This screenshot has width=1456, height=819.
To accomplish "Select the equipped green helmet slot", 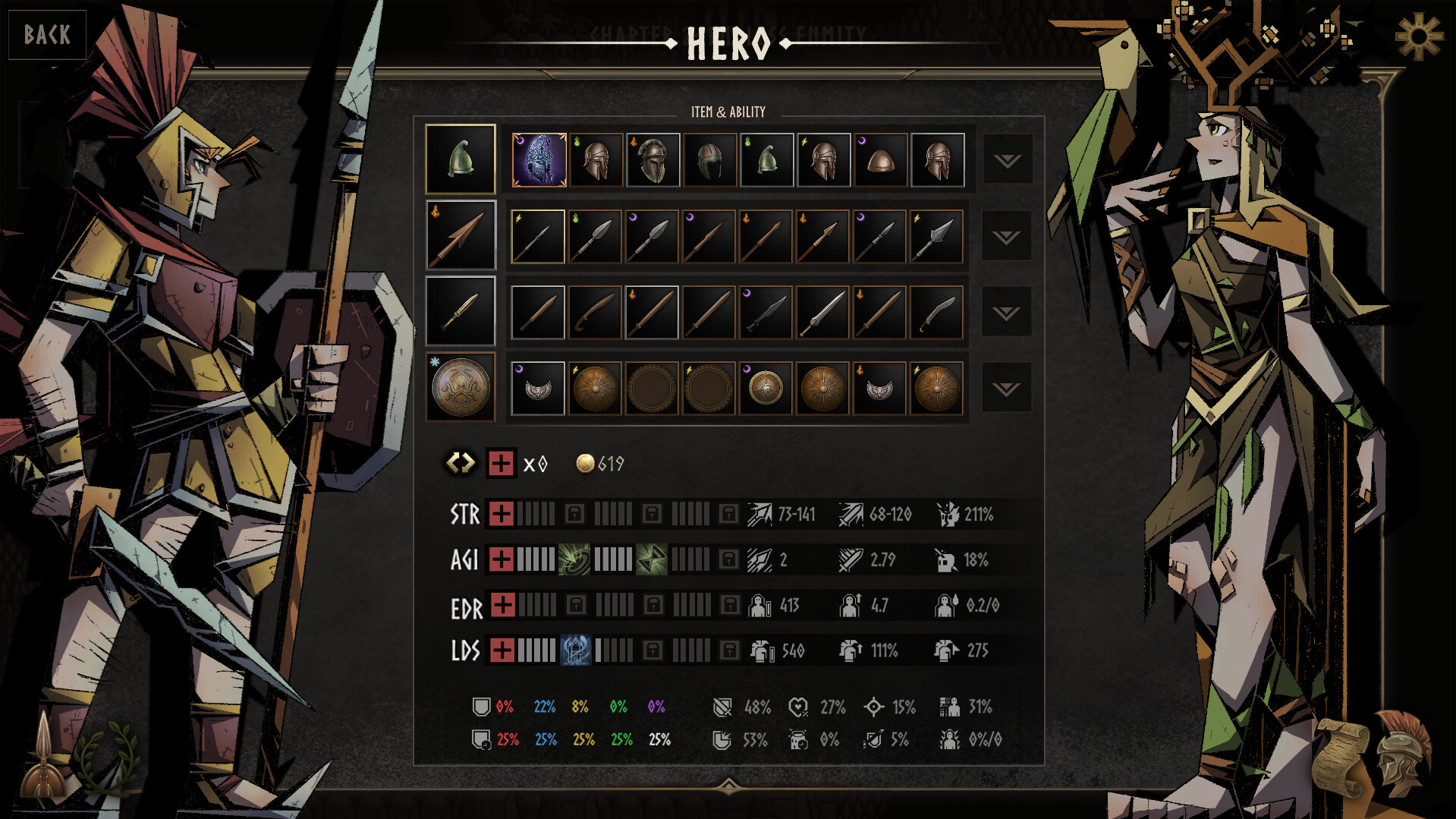I will point(461,159).
